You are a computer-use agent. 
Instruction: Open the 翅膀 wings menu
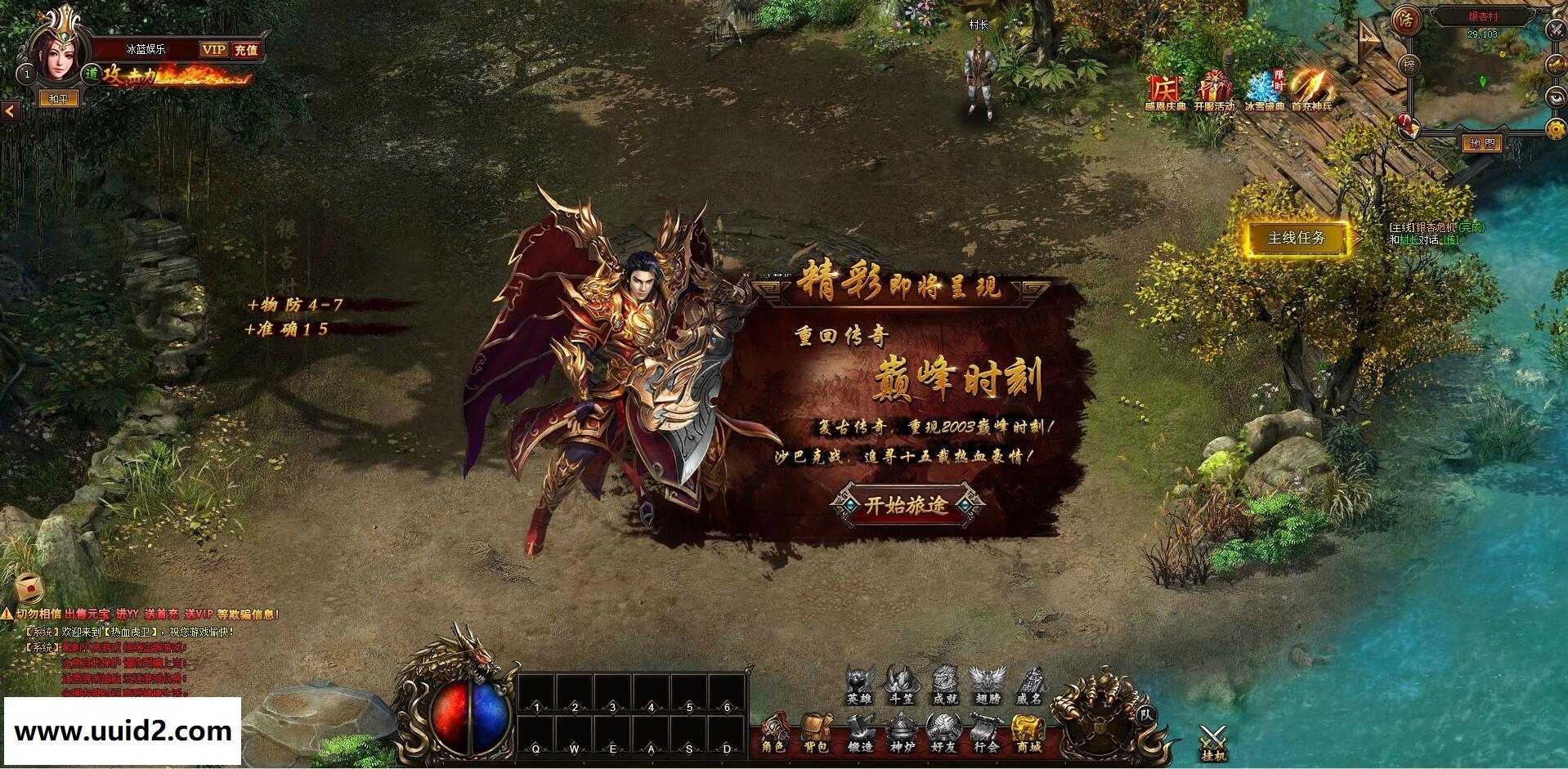[987, 684]
